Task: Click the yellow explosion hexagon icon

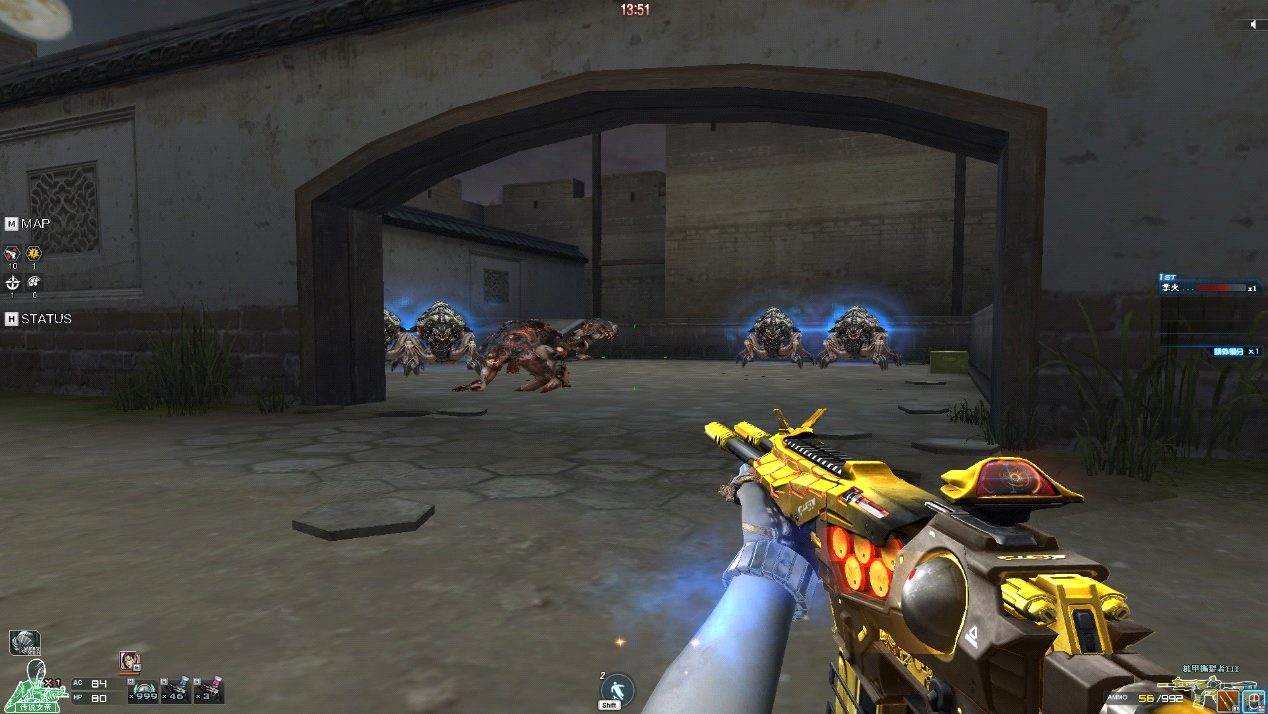Action: click(34, 254)
